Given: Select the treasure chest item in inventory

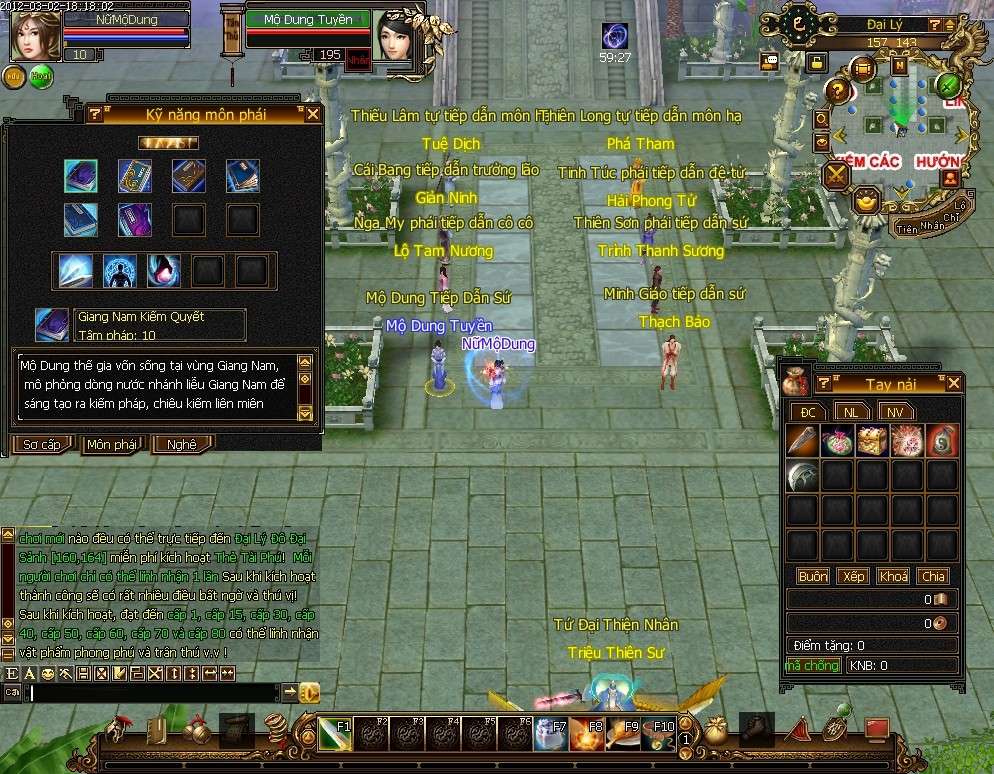Looking at the screenshot, I should pos(873,441).
